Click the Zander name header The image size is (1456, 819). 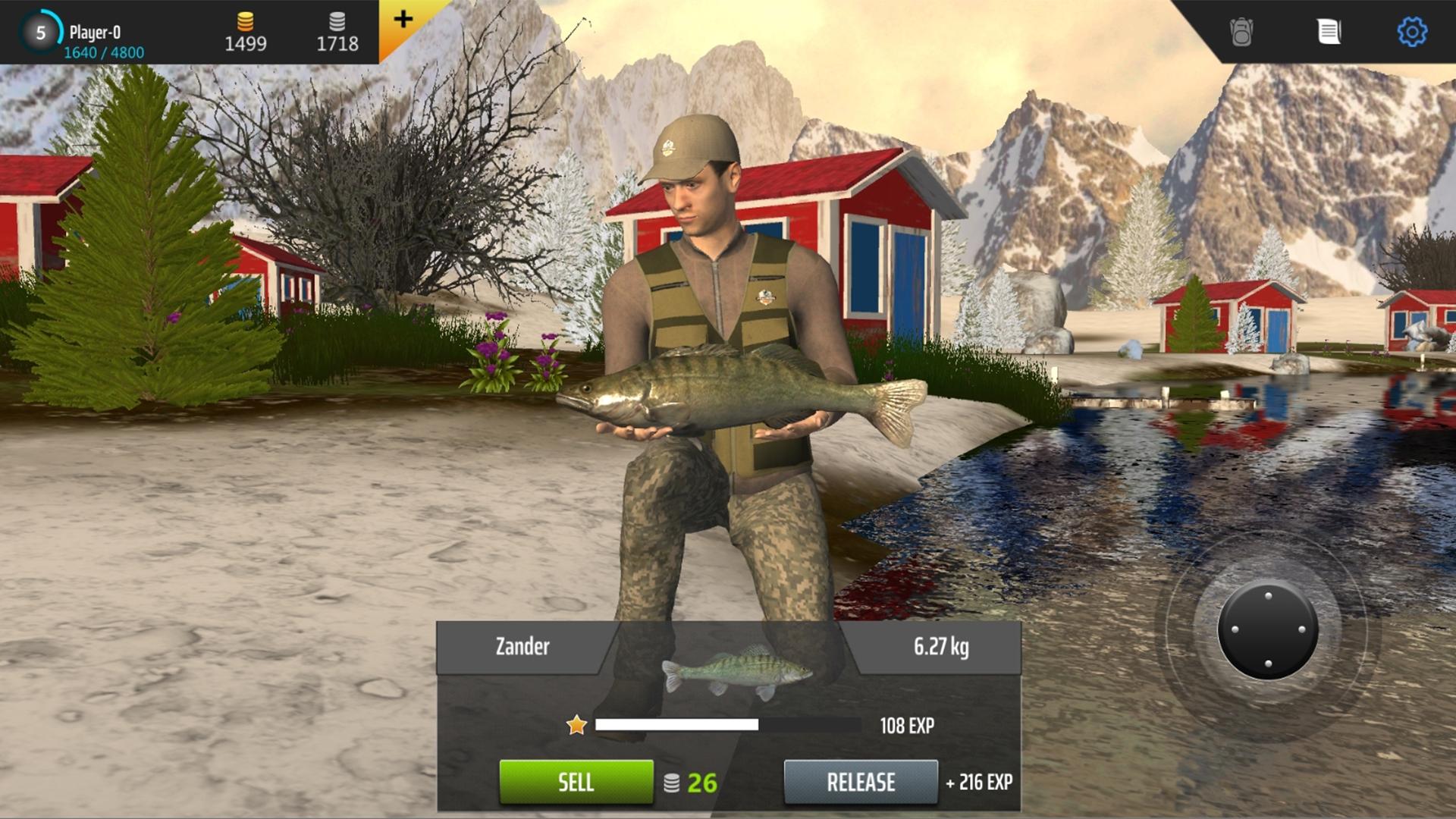pos(521,647)
